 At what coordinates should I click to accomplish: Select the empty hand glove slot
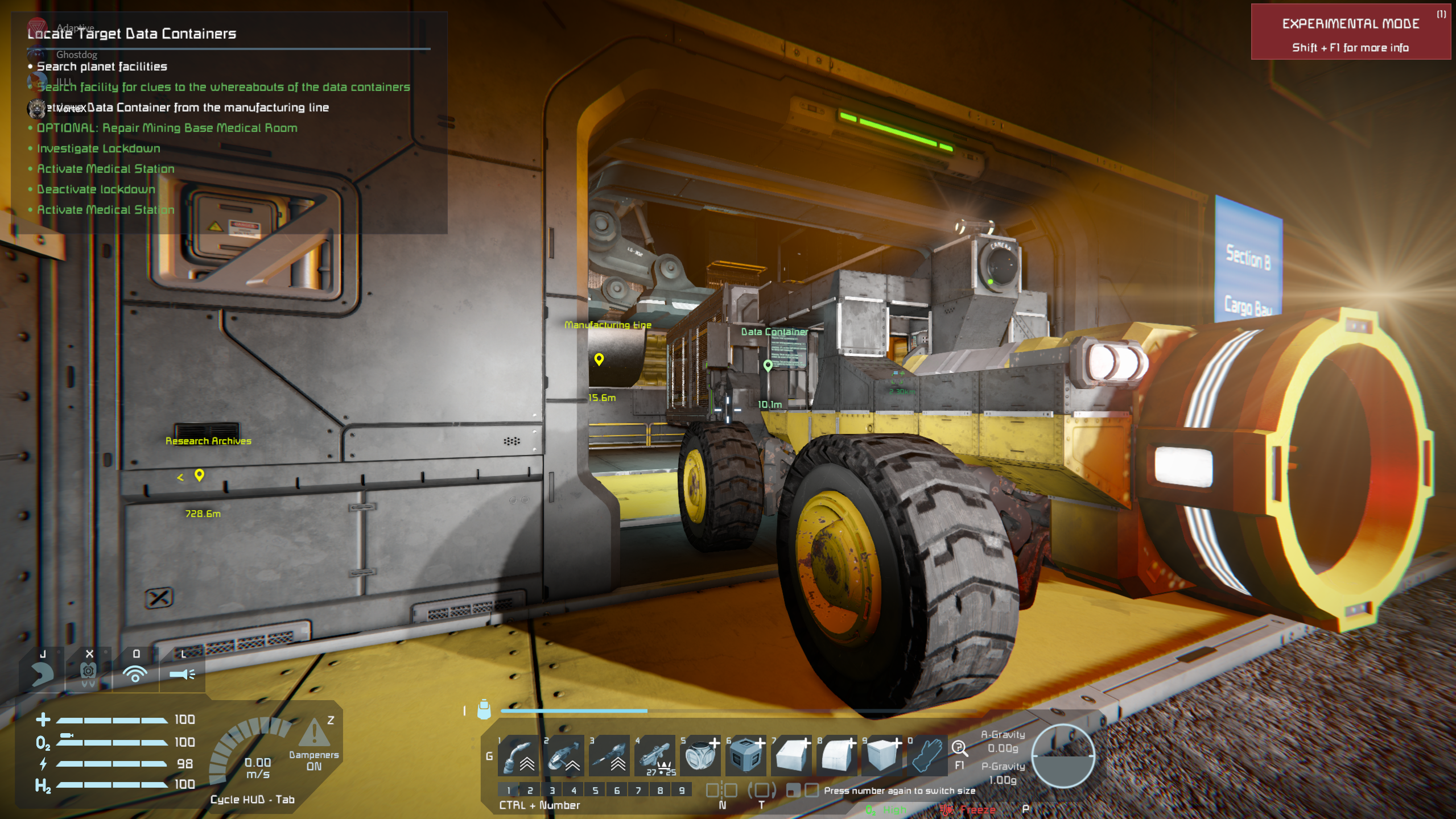point(927,756)
